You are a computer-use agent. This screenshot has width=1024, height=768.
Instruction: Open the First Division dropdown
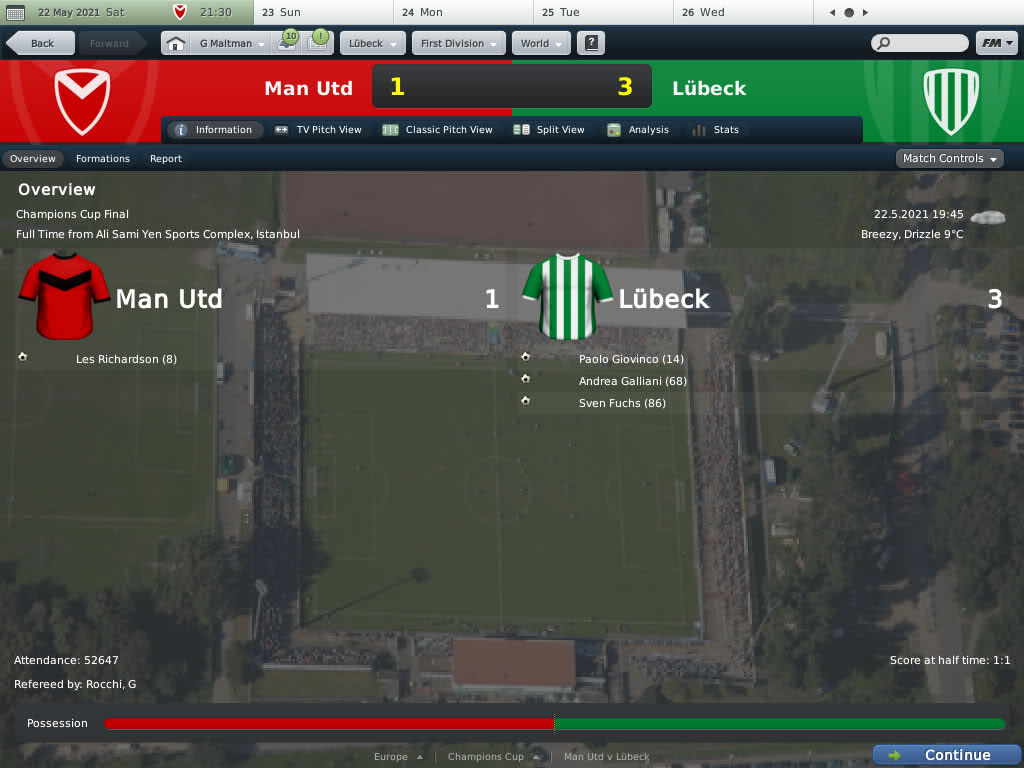458,44
